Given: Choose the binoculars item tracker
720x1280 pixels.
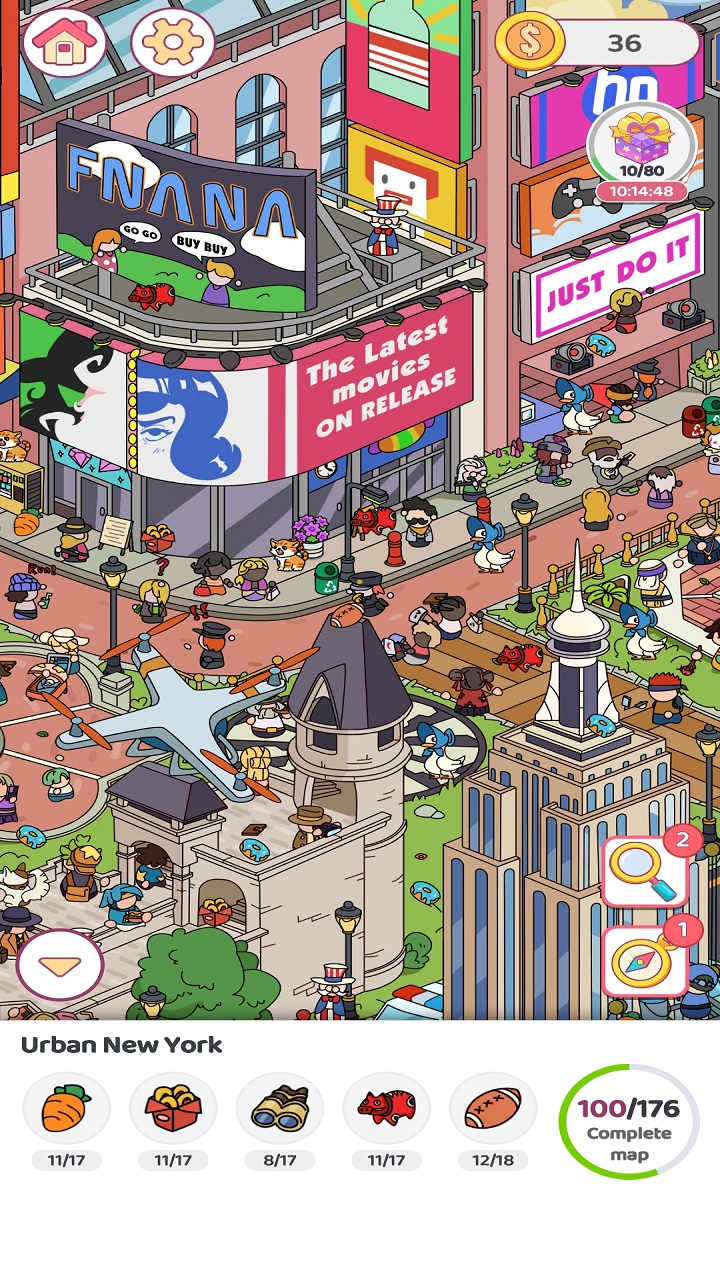Looking at the screenshot, I should click(x=280, y=1108).
